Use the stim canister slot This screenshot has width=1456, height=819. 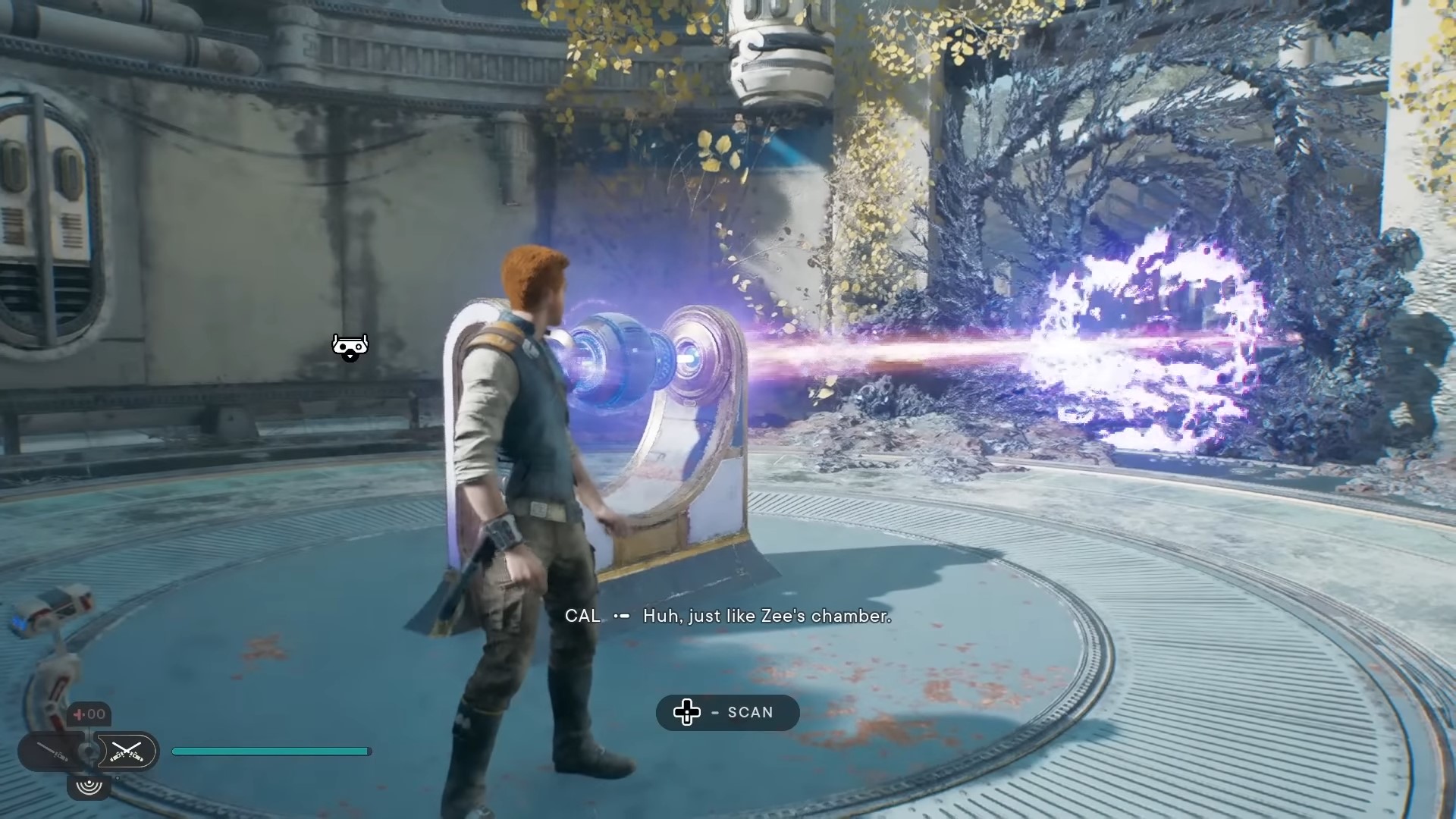point(90,714)
